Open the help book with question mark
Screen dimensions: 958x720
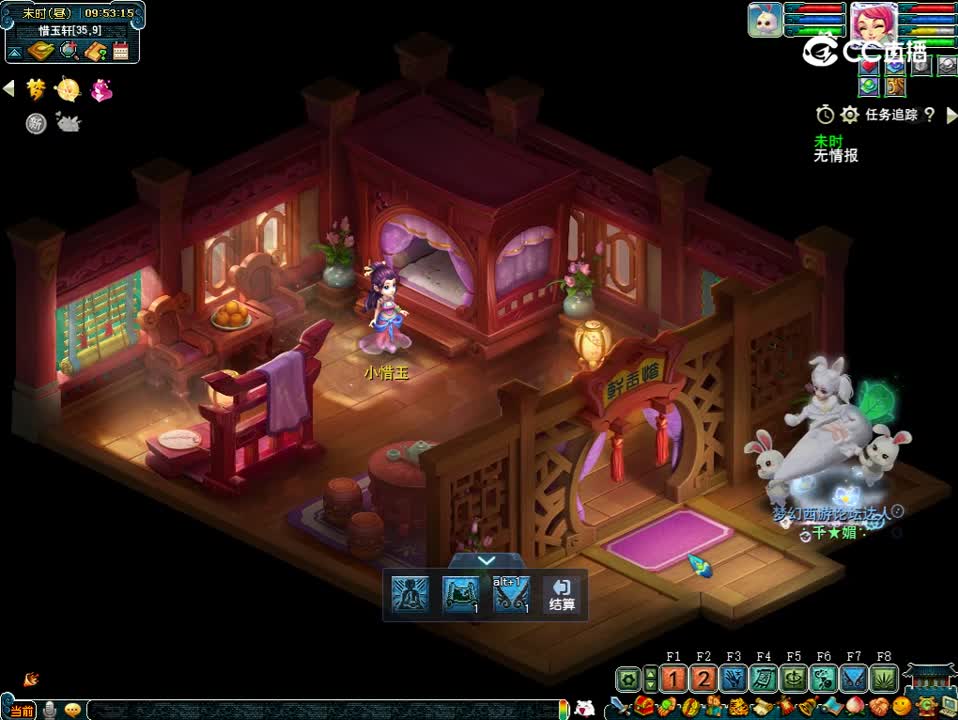tap(95, 51)
